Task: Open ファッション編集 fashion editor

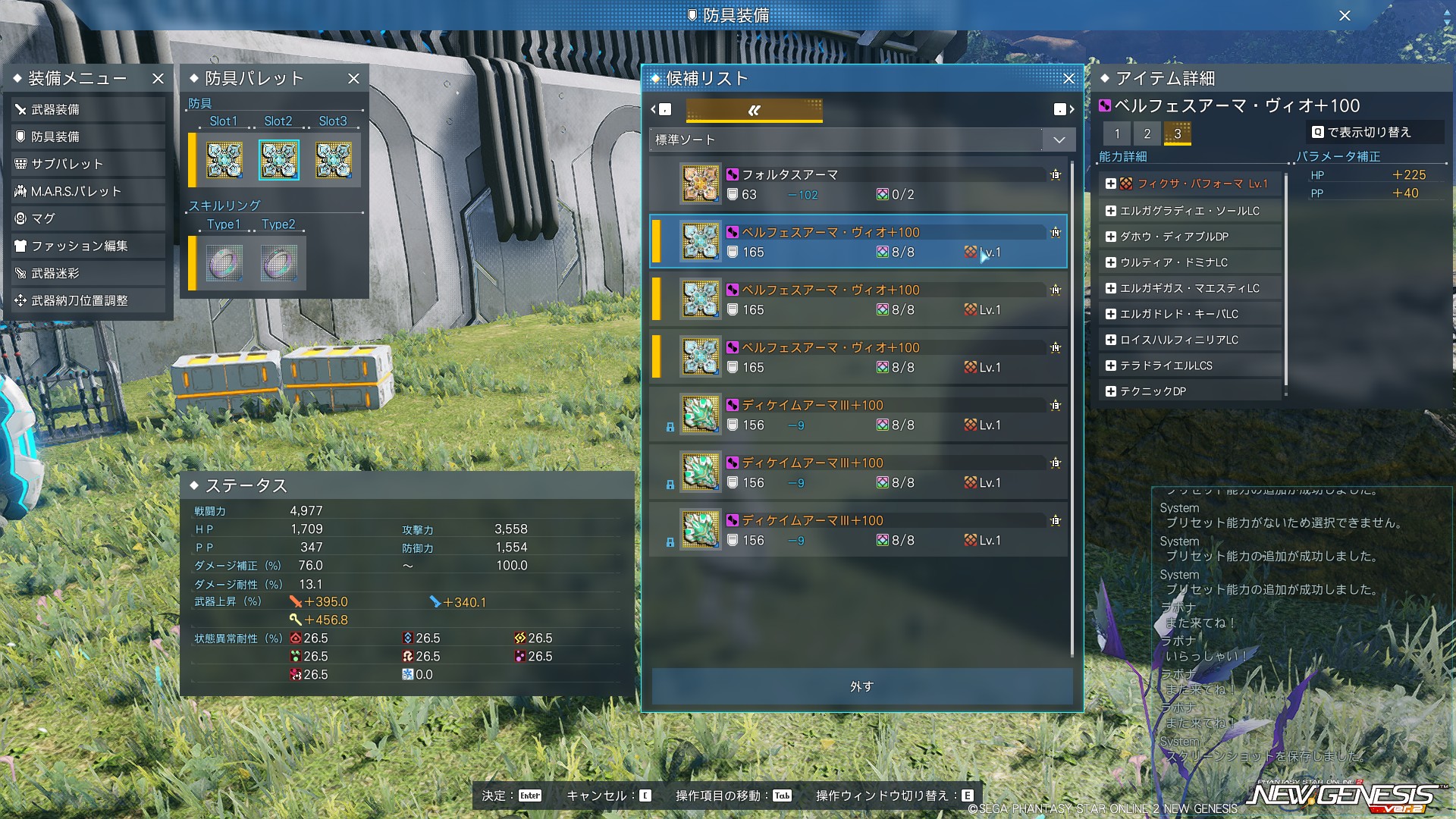Action: (87, 246)
